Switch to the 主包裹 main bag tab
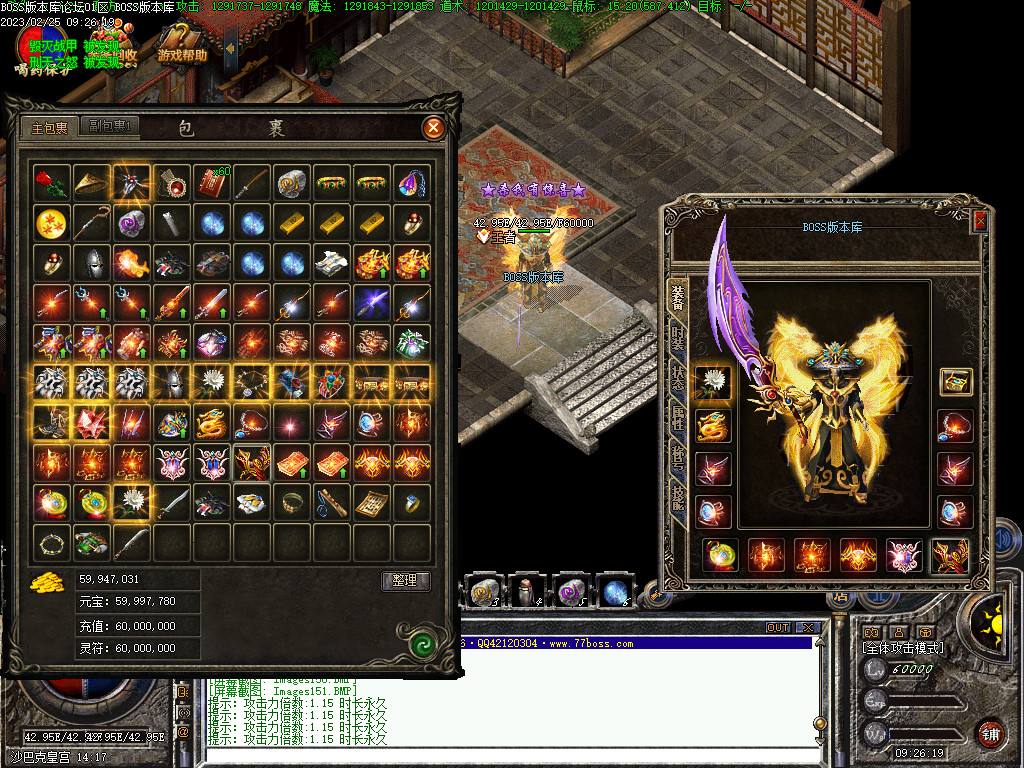The height and width of the screenshot is (768, 1024). [x=49, y=128]
